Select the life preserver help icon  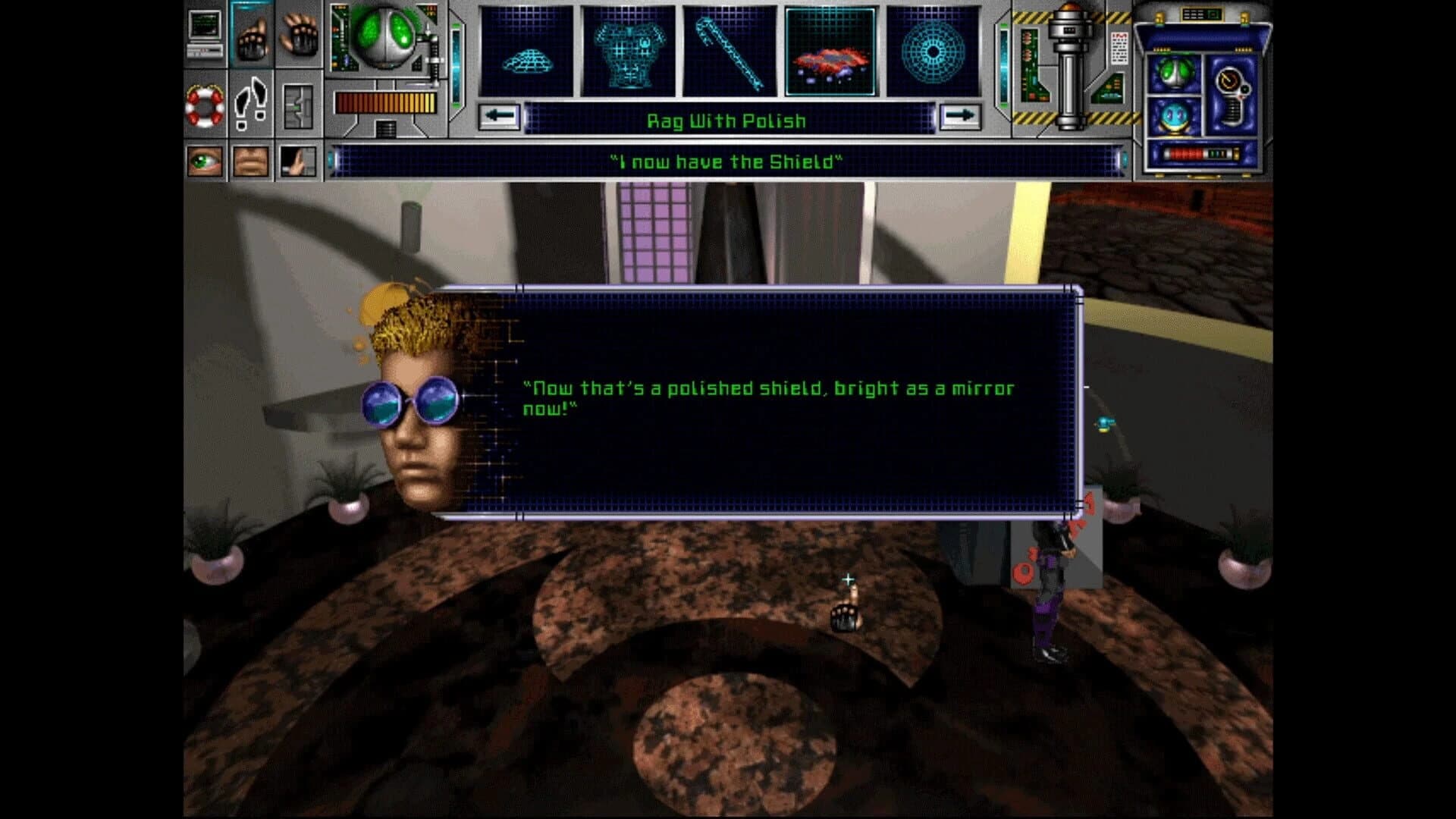pyautogui.click(x=205, y=106)
